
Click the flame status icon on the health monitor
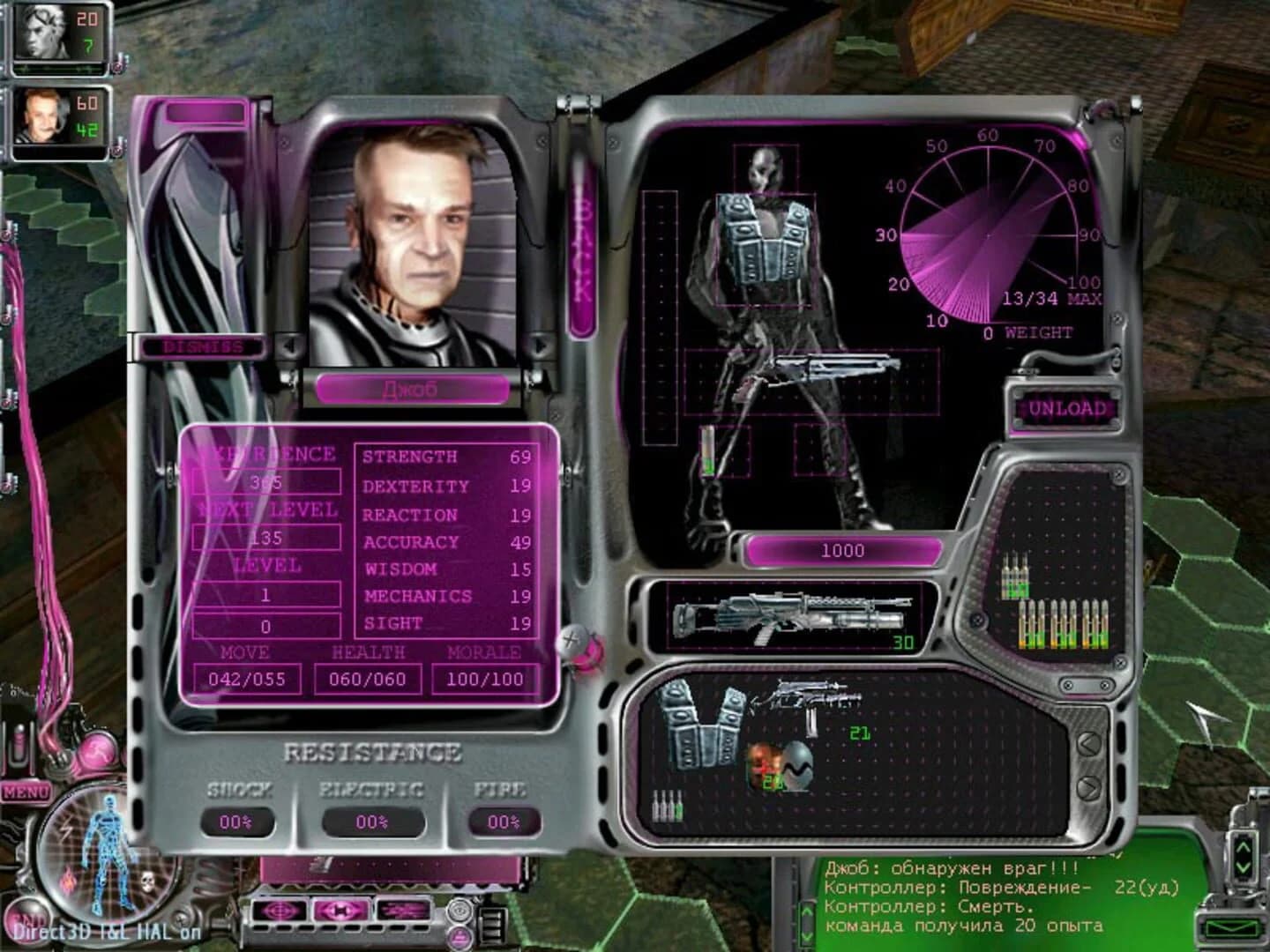(x=67, y=881)
